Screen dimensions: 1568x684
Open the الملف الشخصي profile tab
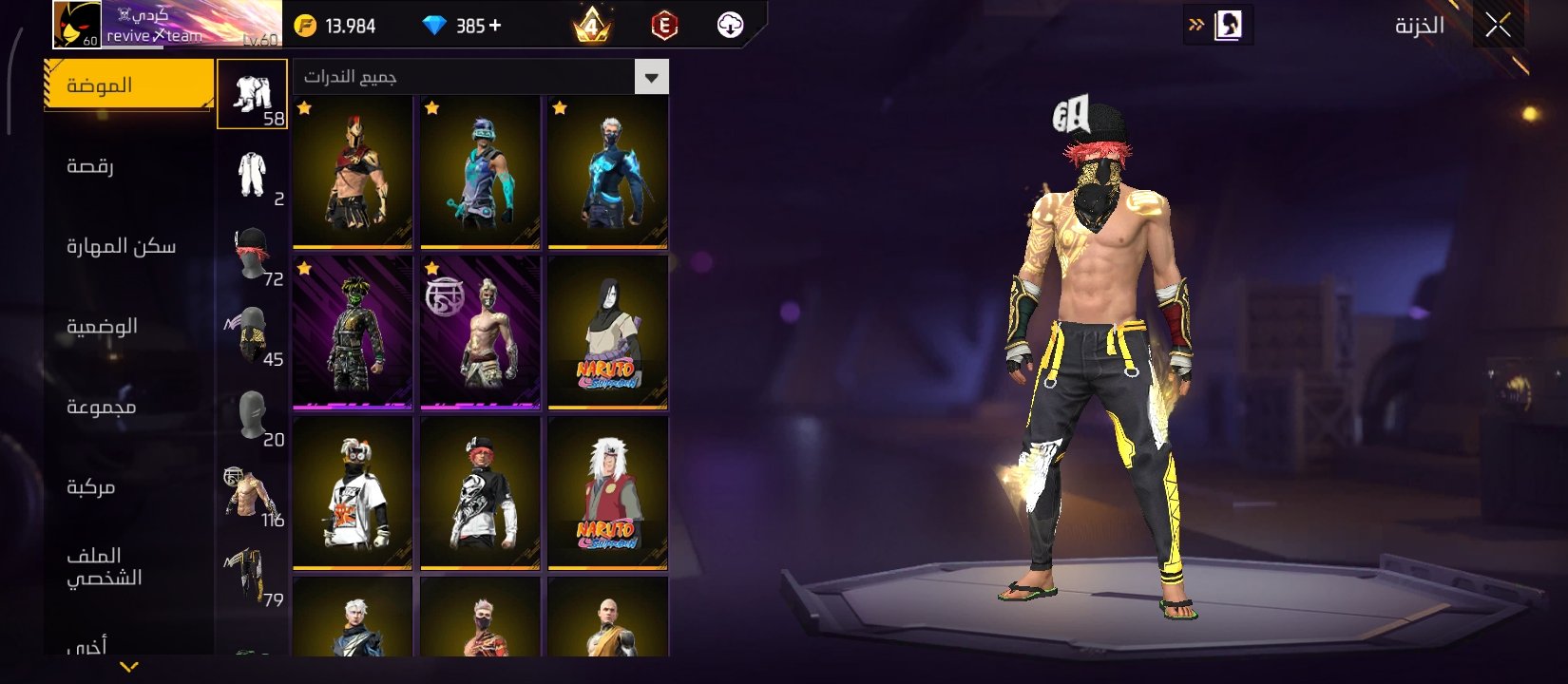pyautogui.click(x=104, y=566)
